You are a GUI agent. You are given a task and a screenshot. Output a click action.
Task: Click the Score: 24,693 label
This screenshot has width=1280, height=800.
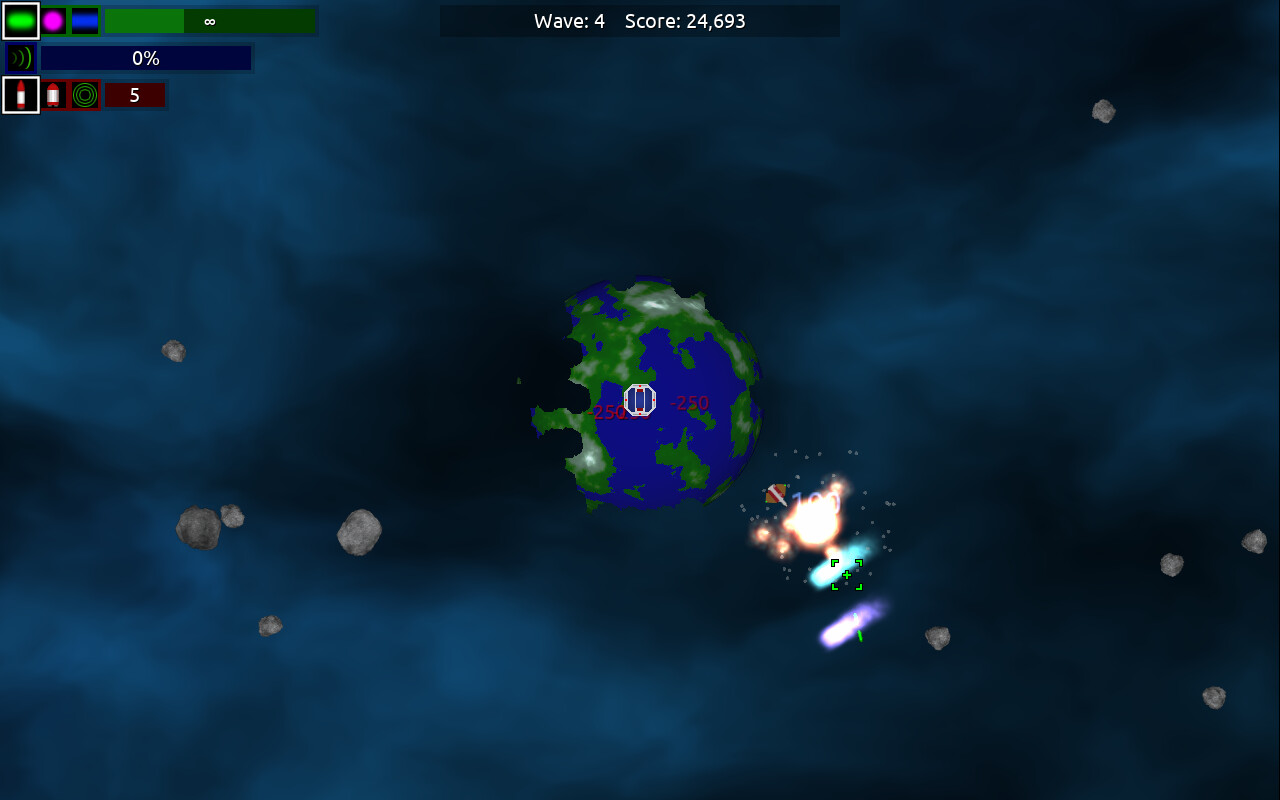click(x=688, y=20)
